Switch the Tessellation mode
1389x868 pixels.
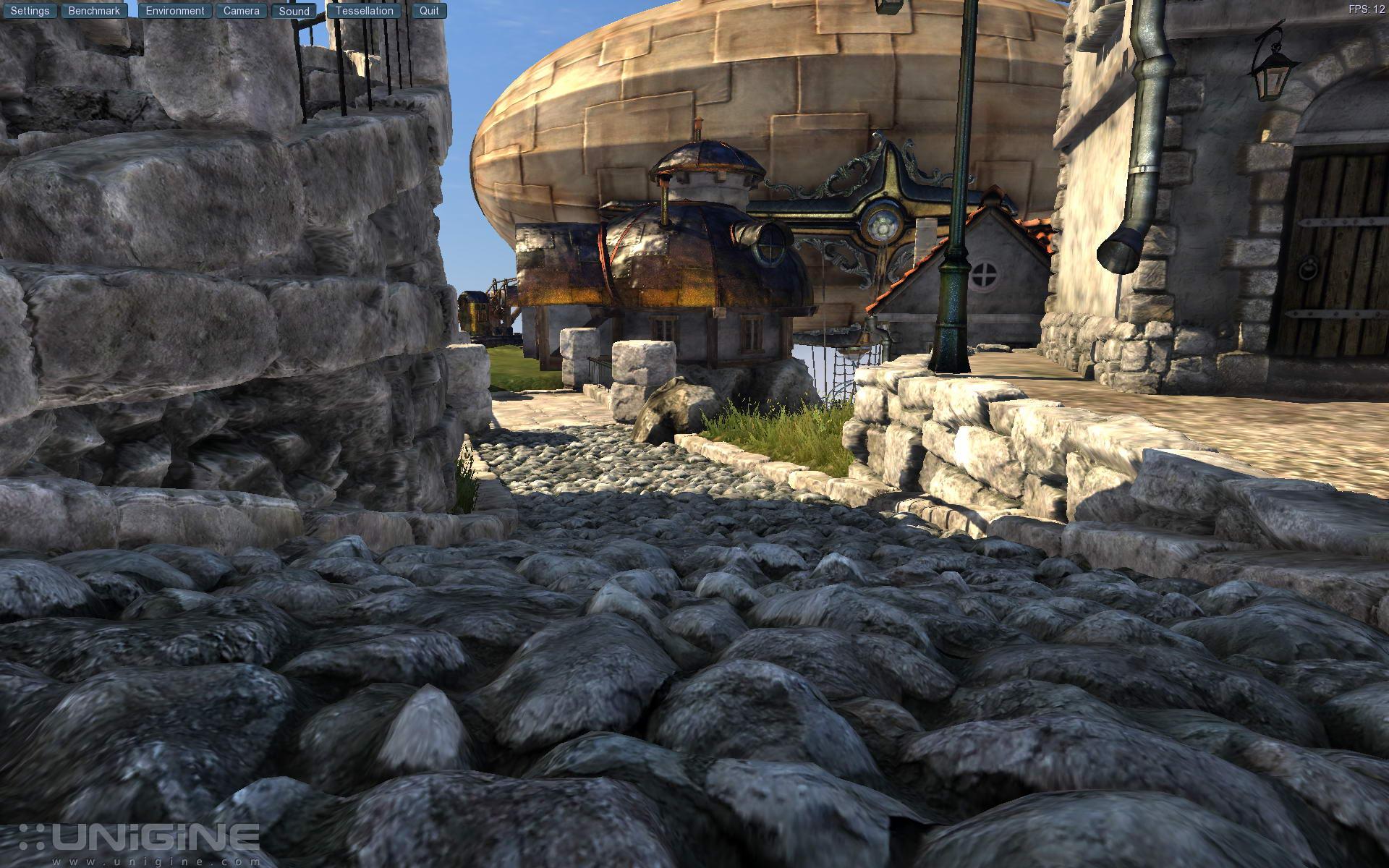click(364, 11)
